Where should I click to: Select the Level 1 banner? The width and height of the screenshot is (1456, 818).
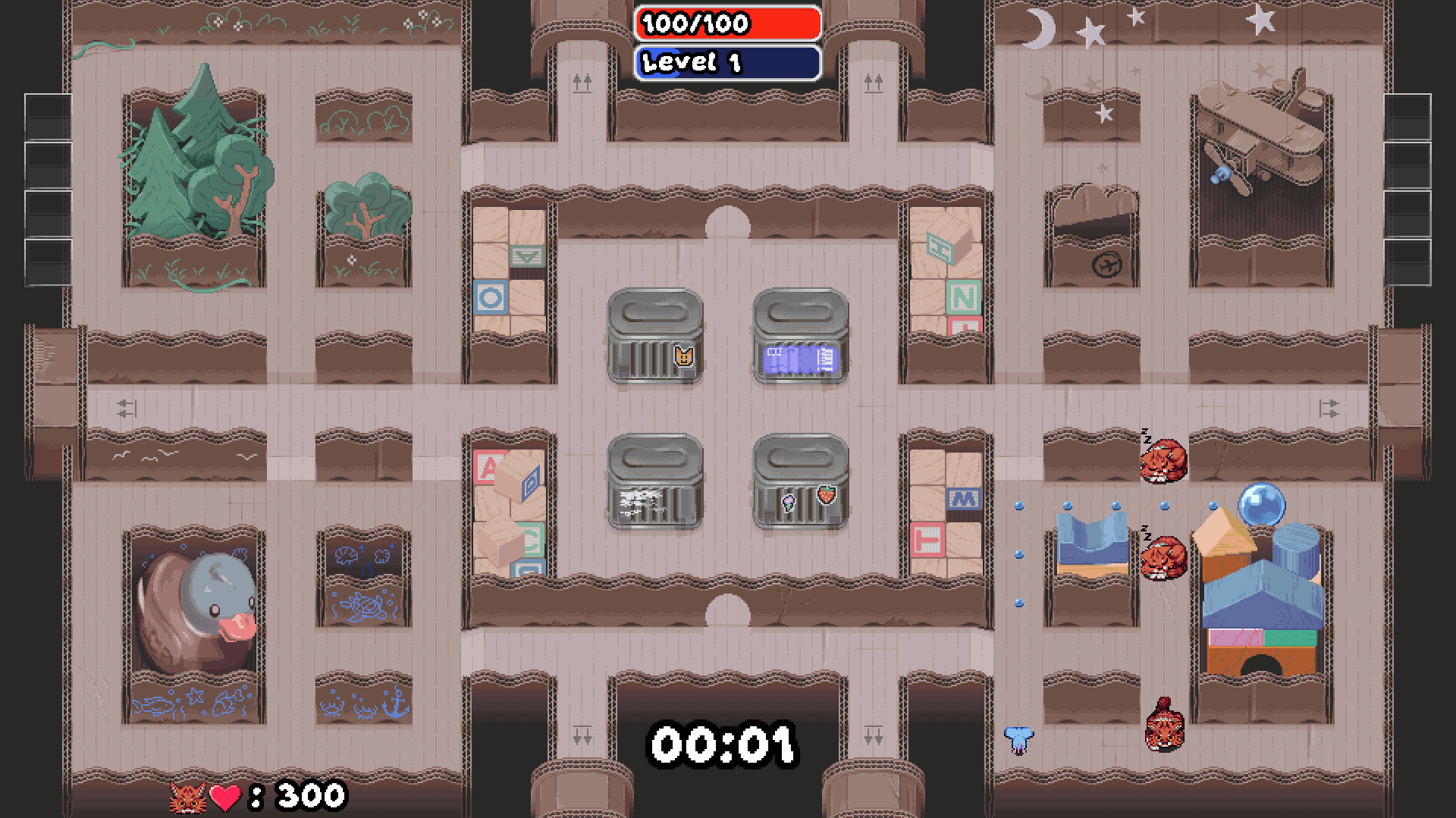pyautogui.click(x=728, y=61)
